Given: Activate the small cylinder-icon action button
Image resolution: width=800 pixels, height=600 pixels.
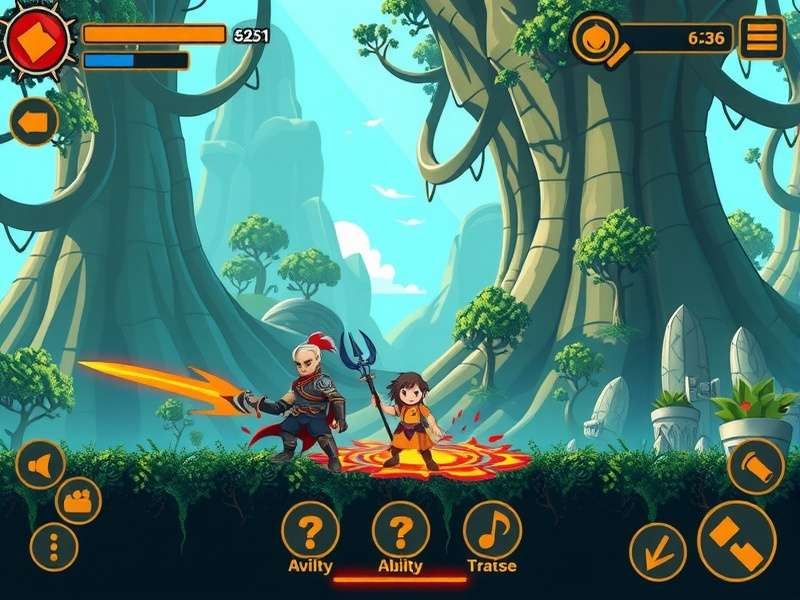Looking at the screenshot, I should coord(755,466).
